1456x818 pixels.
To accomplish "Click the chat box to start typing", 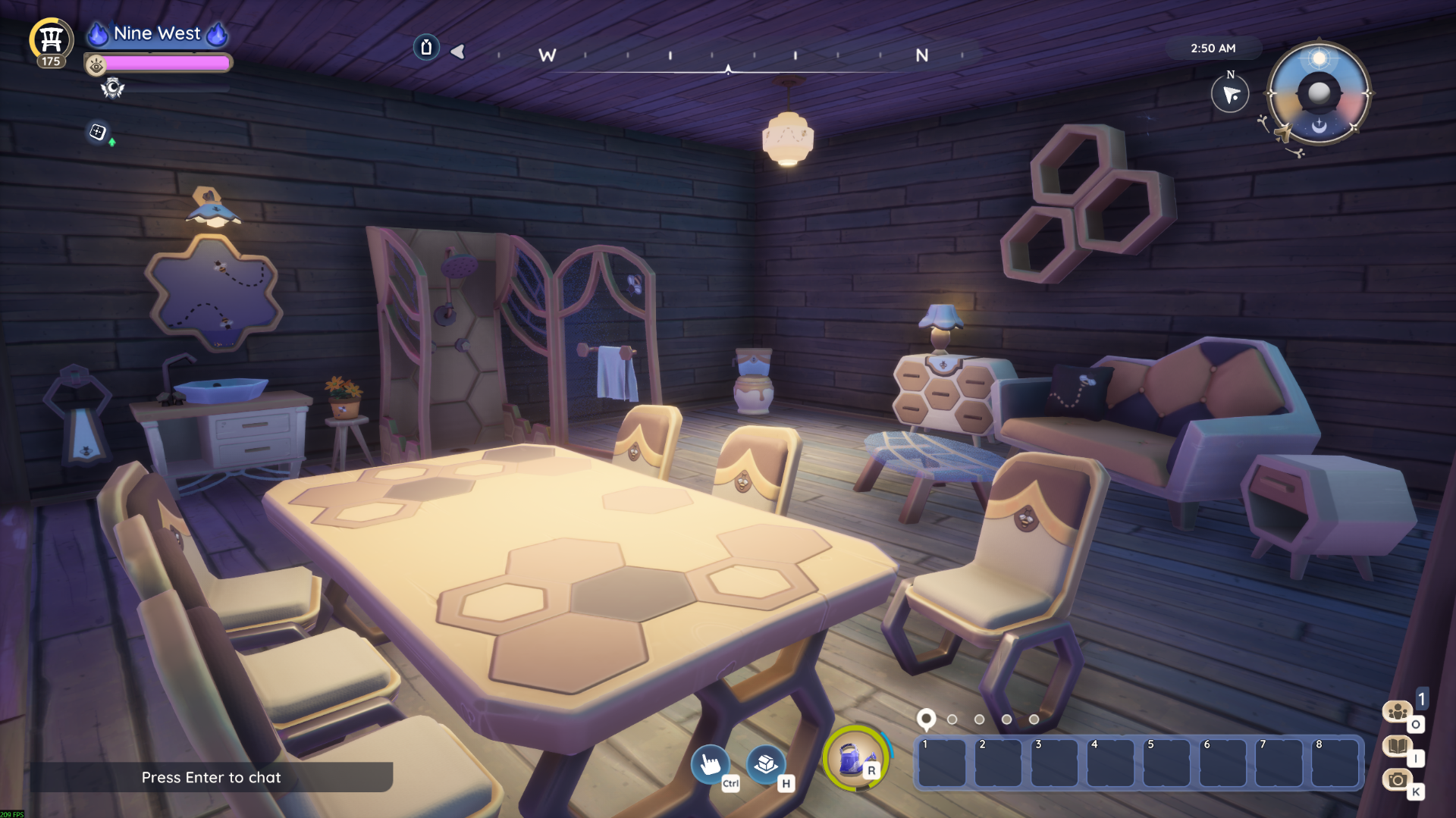I will 211,777.
